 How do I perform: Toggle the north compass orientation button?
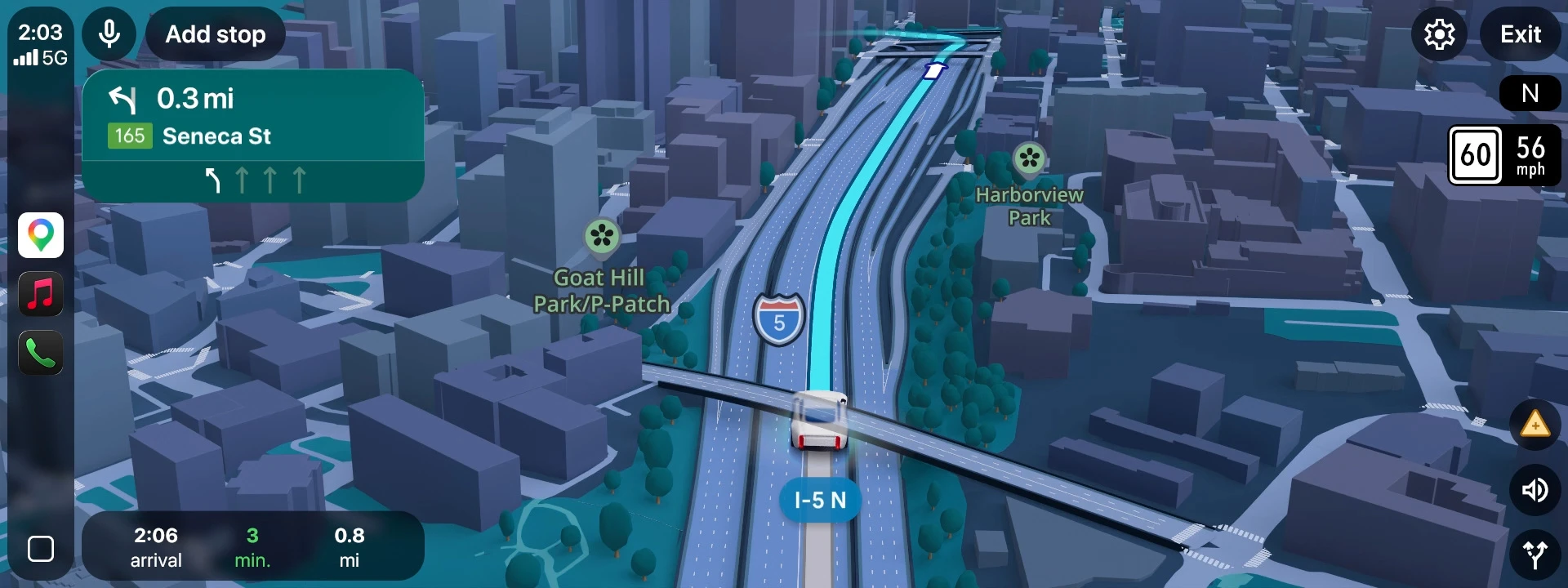1530,94
